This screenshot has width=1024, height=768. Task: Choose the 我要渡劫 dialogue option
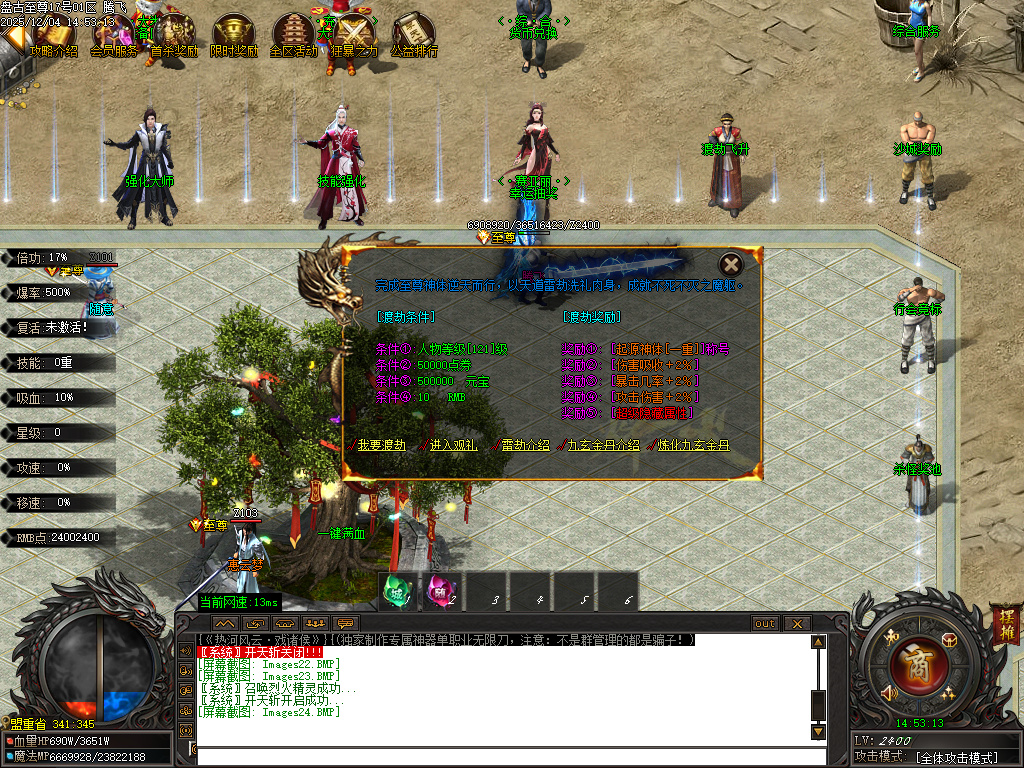click(x=382, y=445)
